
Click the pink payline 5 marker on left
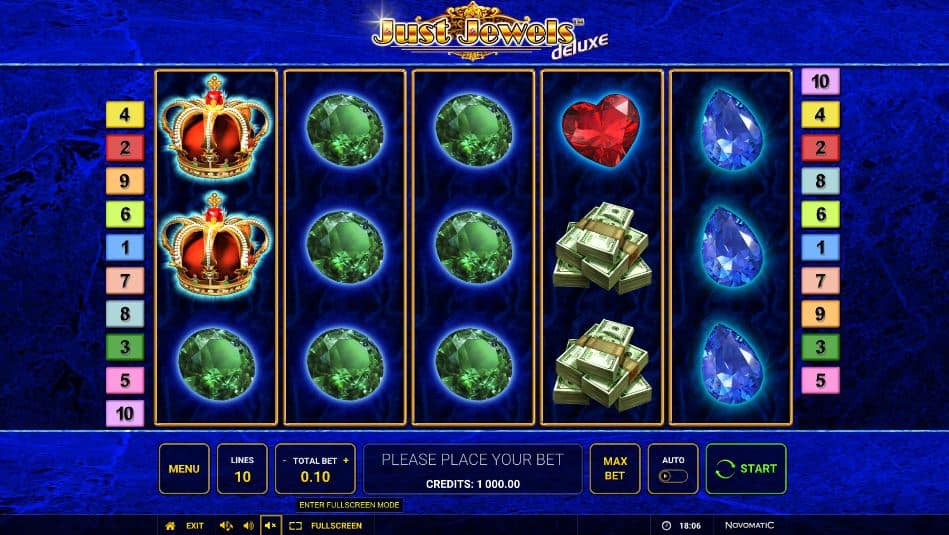tap(125, 380)
